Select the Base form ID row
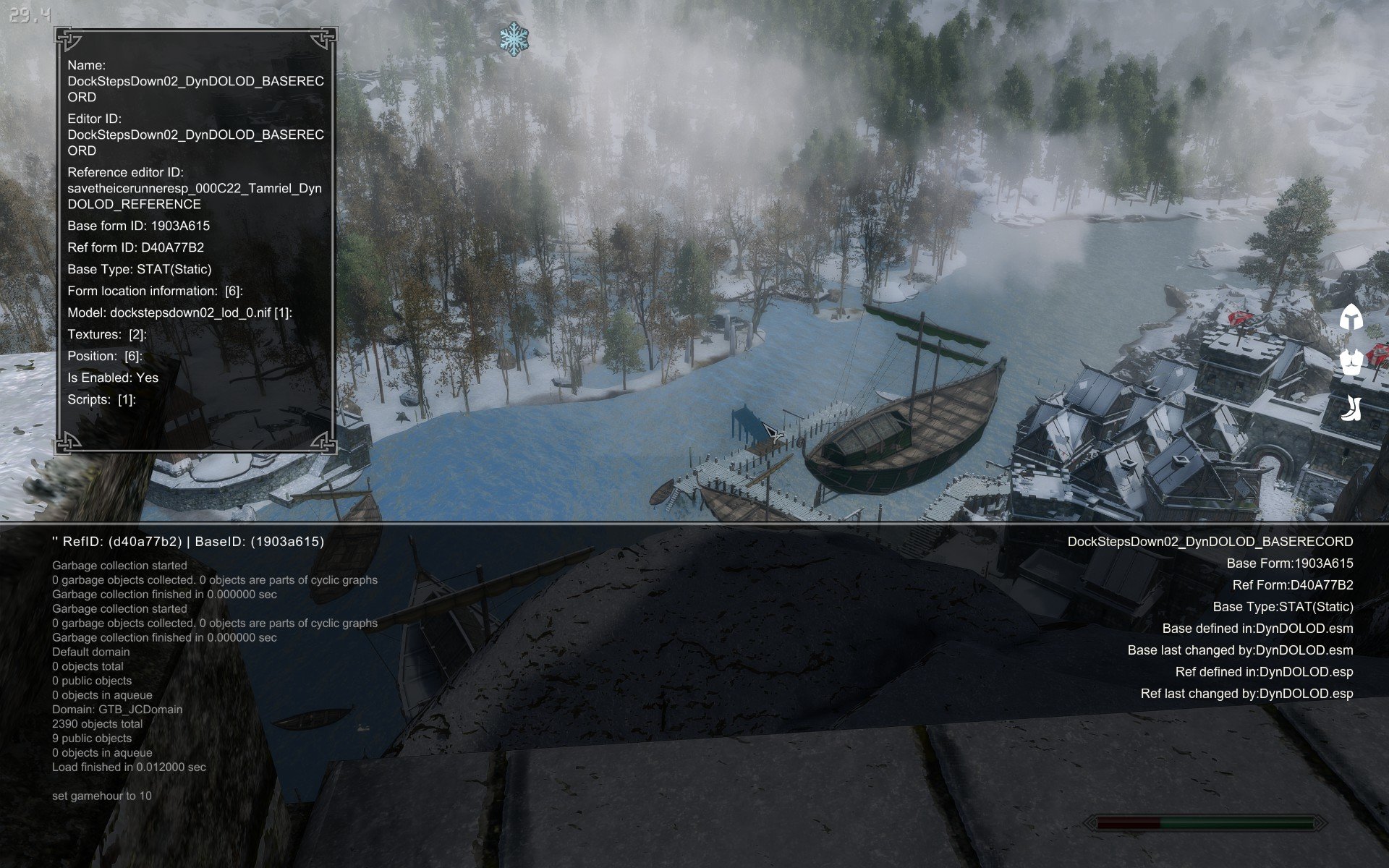 tap(138, 226)
